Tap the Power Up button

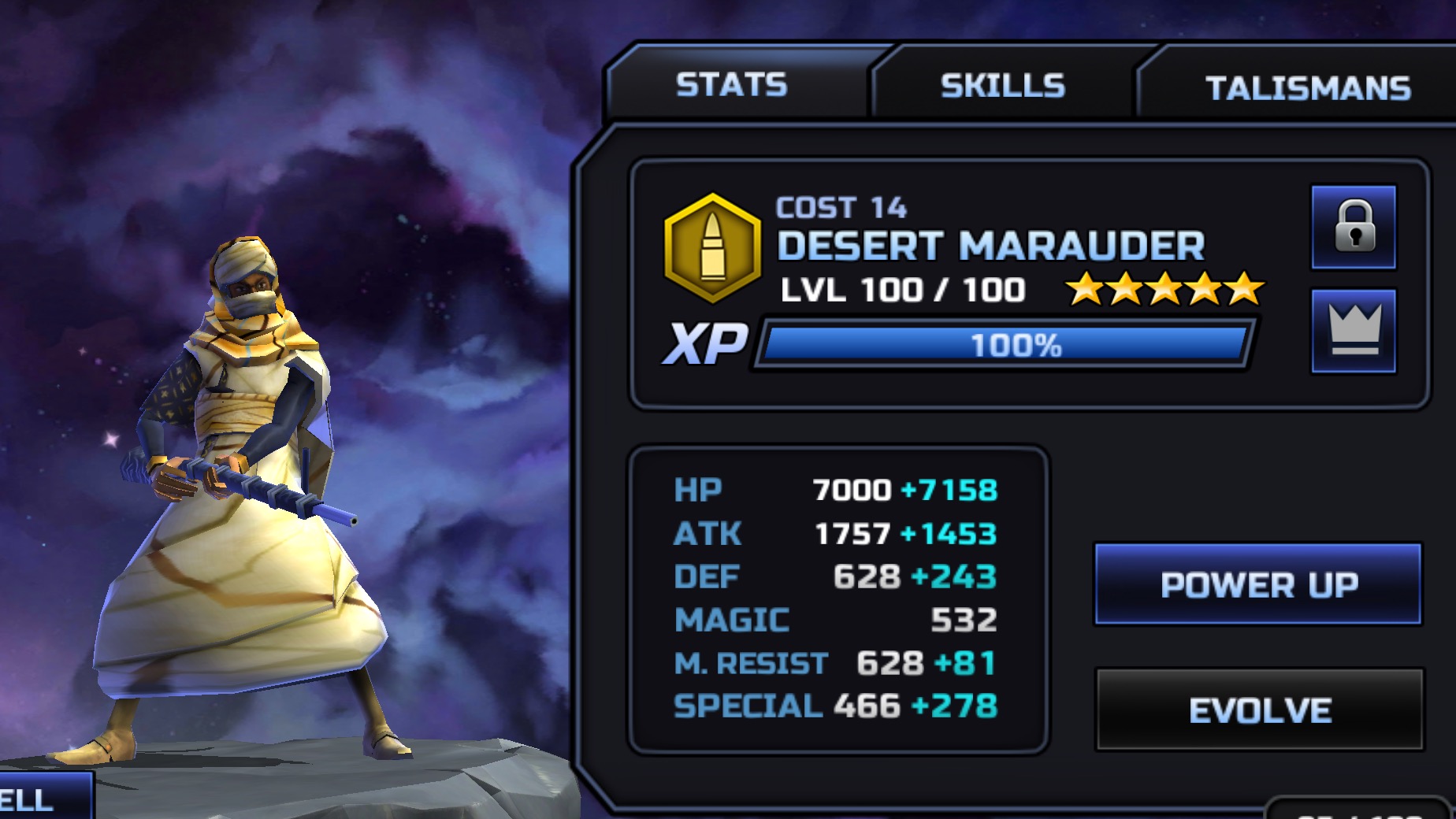1258,584
